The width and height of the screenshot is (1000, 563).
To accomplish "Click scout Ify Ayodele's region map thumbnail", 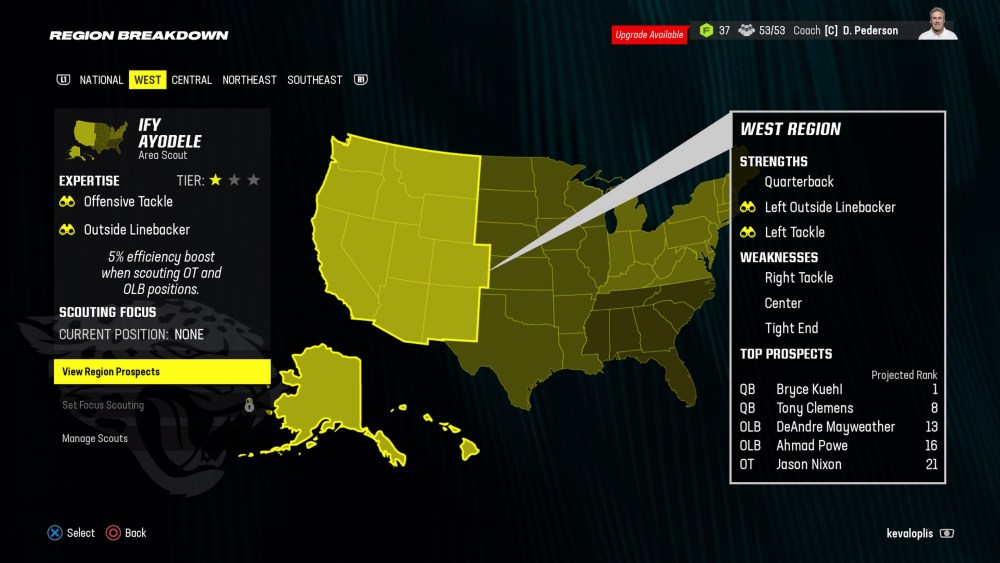I will pos(97,140).
